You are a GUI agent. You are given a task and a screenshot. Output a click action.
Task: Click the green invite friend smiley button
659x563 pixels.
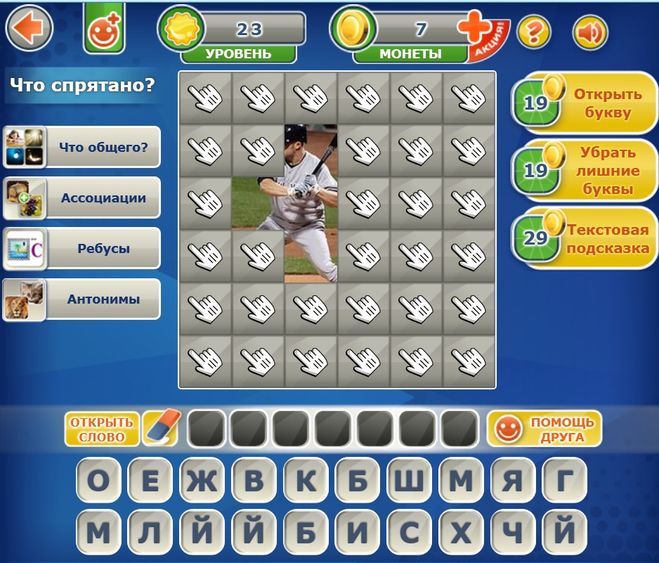[x=101, y=30]
